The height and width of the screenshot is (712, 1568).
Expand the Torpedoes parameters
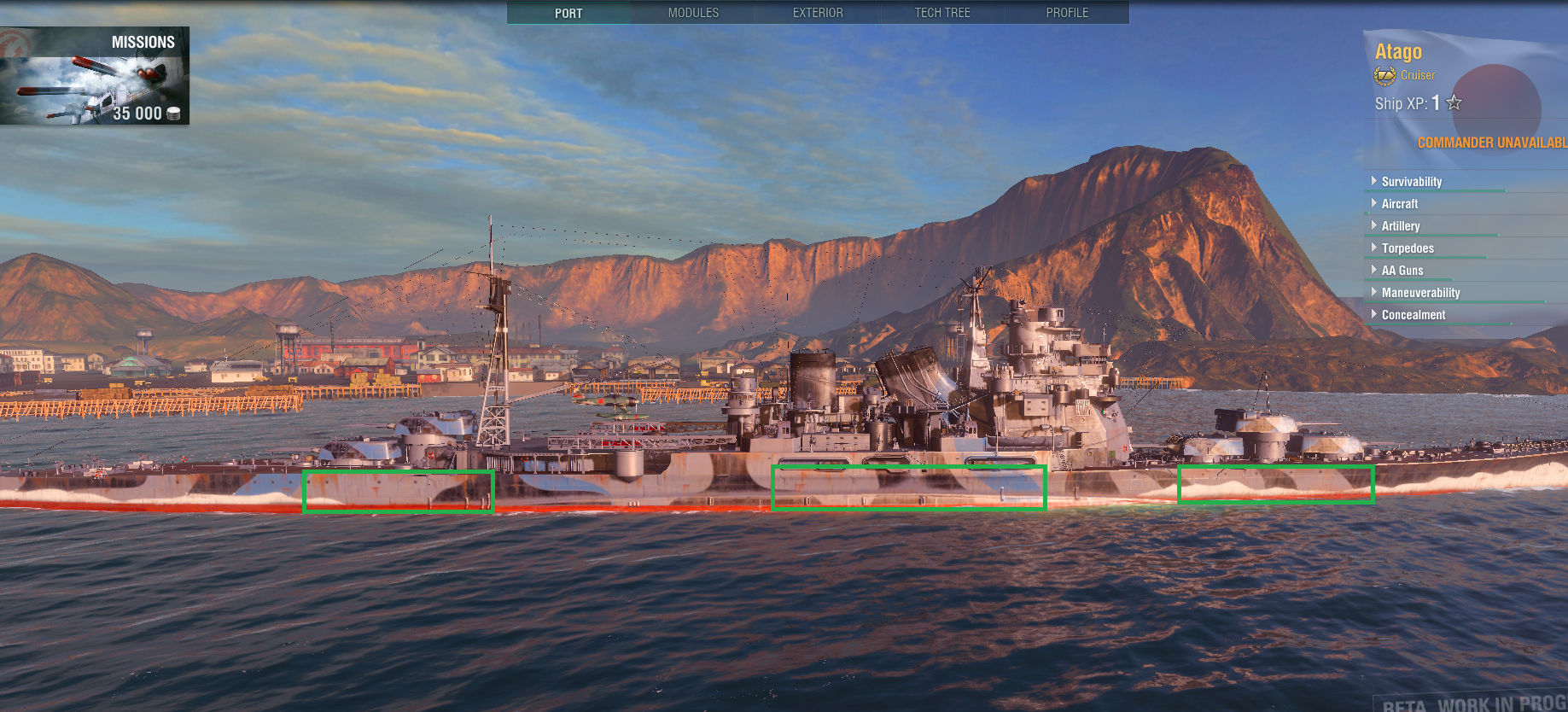tap(1408, 248)
